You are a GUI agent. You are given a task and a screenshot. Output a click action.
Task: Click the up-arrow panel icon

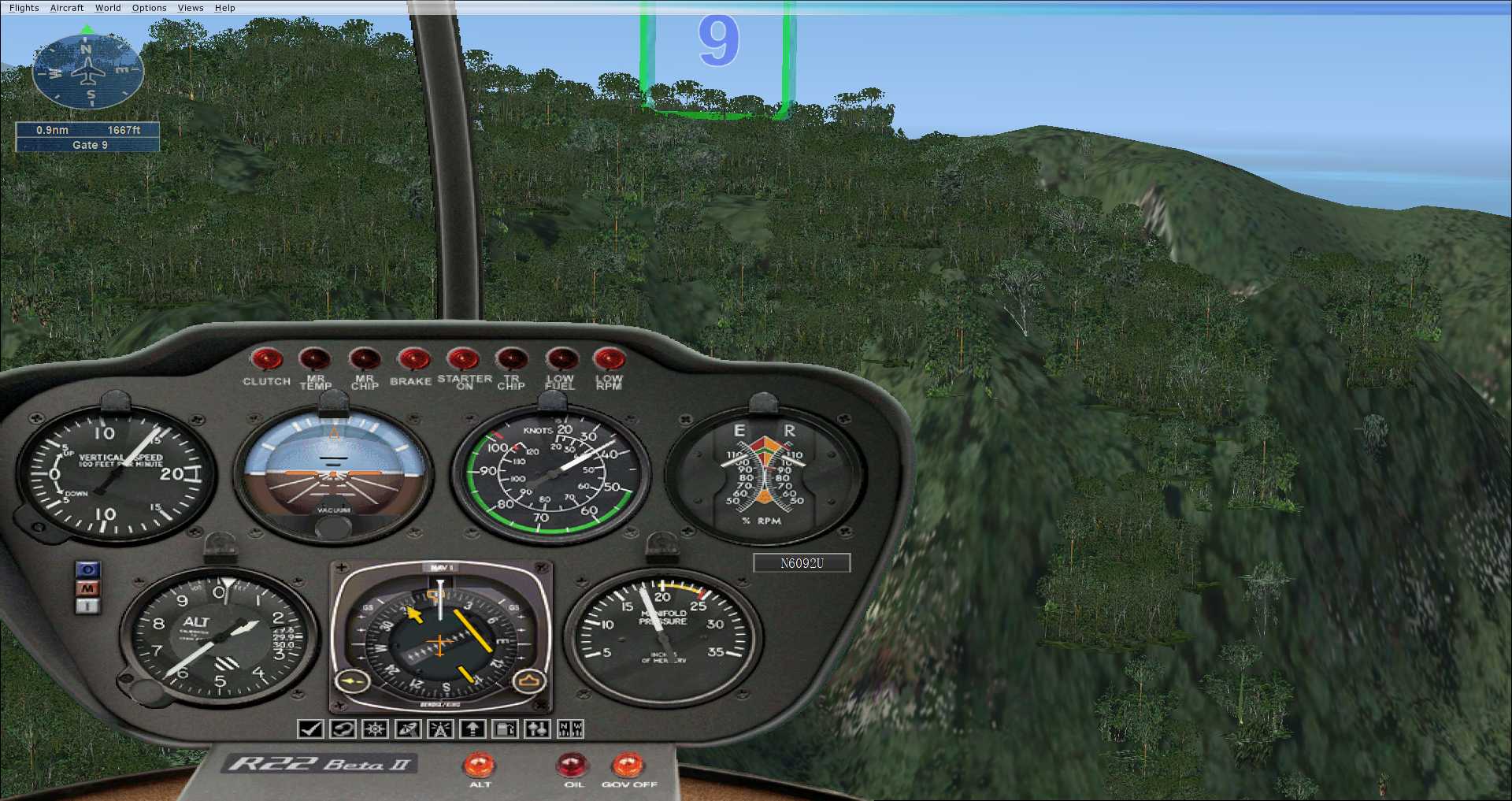472,729
